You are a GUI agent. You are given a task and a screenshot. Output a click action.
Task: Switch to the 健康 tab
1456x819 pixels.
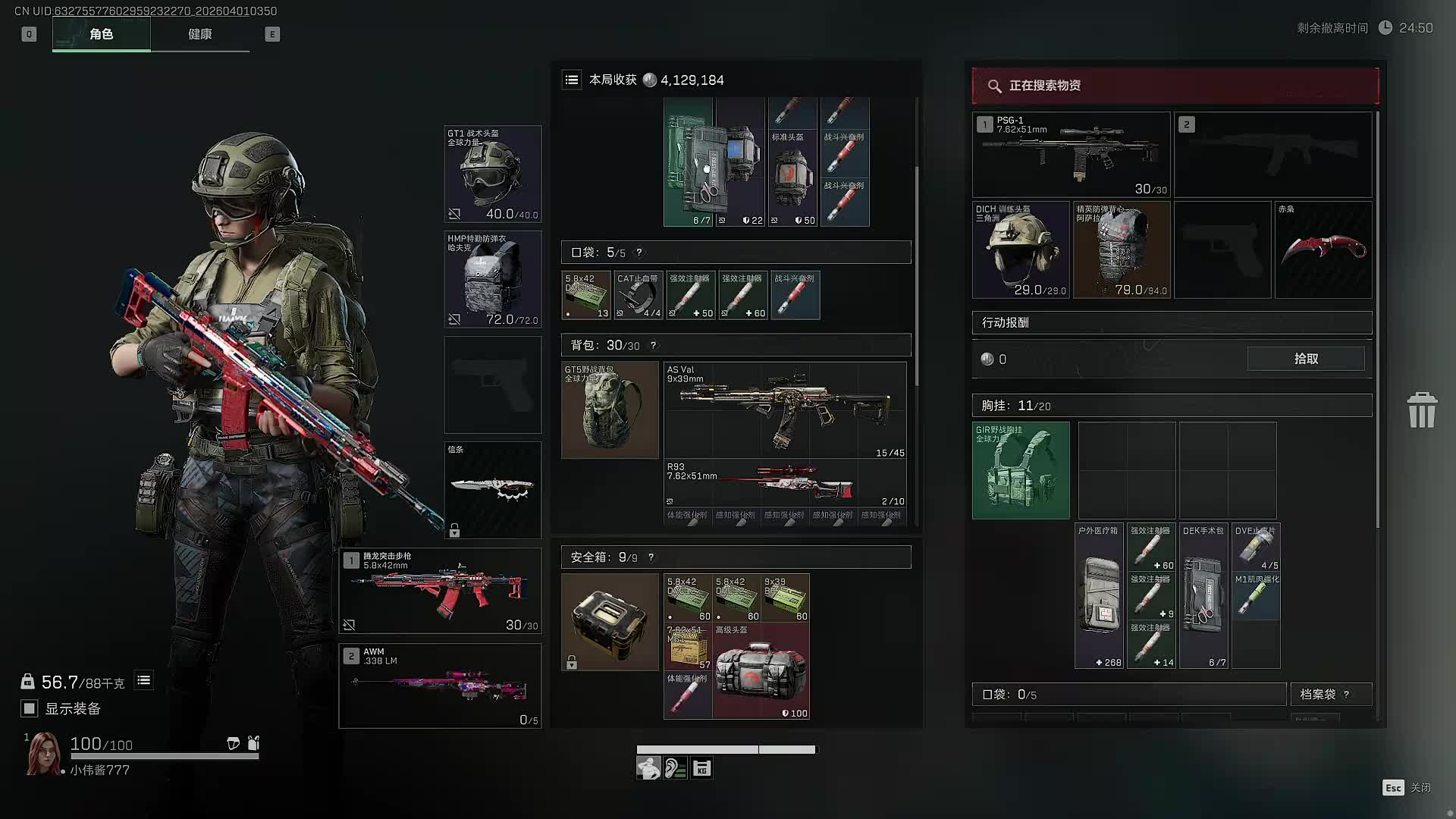click(199, 34)
